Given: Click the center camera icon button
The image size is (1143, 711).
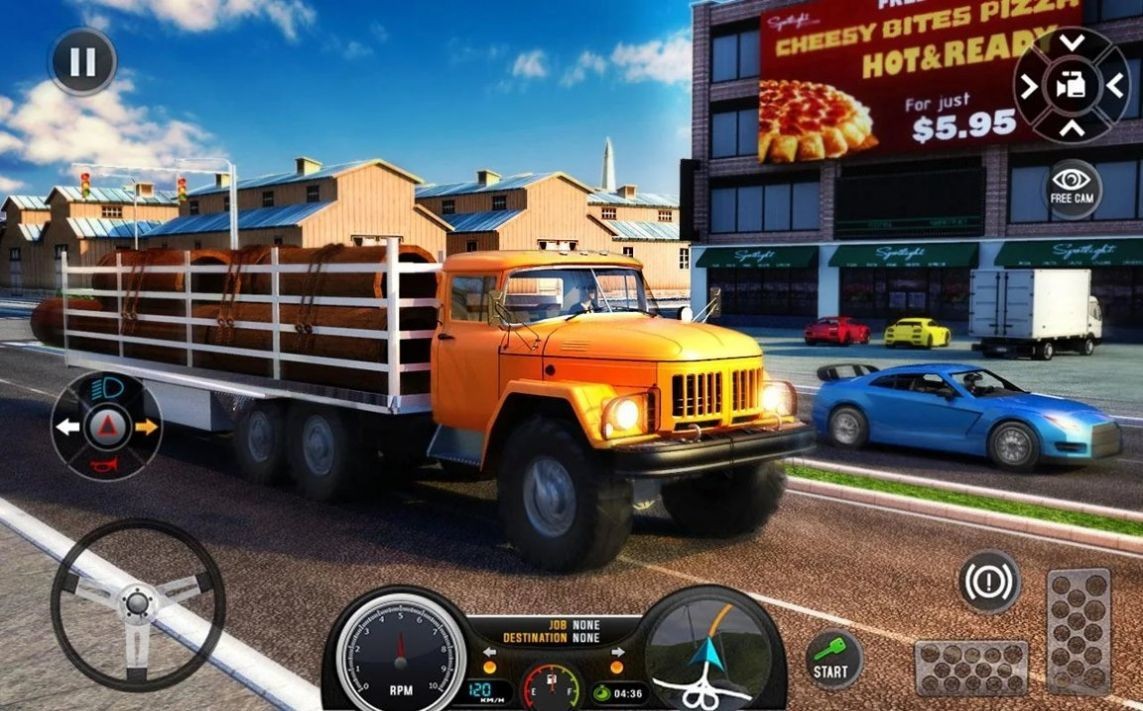Looking at the screenshot, I should (1071, 85).
